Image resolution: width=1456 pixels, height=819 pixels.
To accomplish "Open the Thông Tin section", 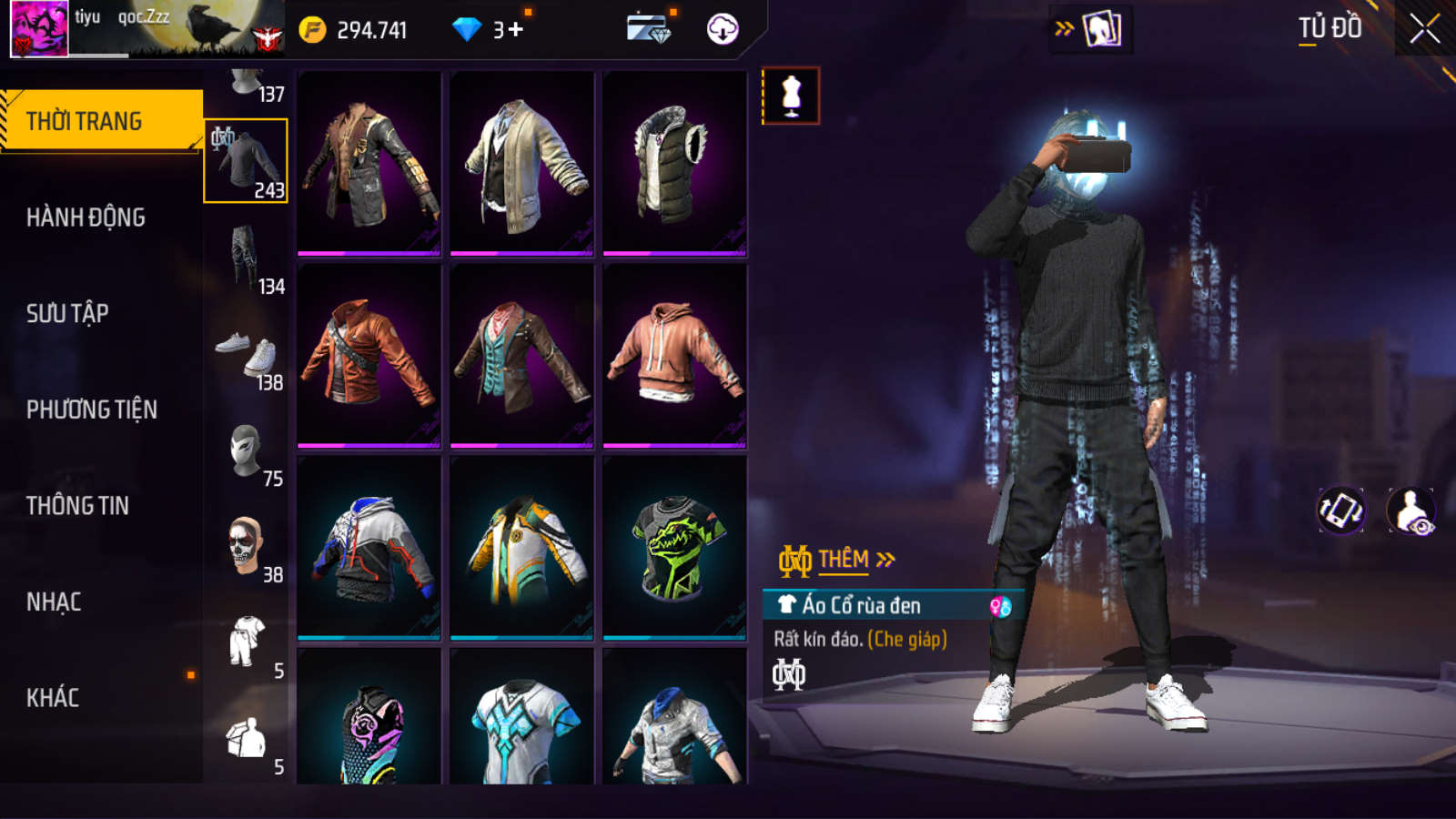I will point(77,506).
